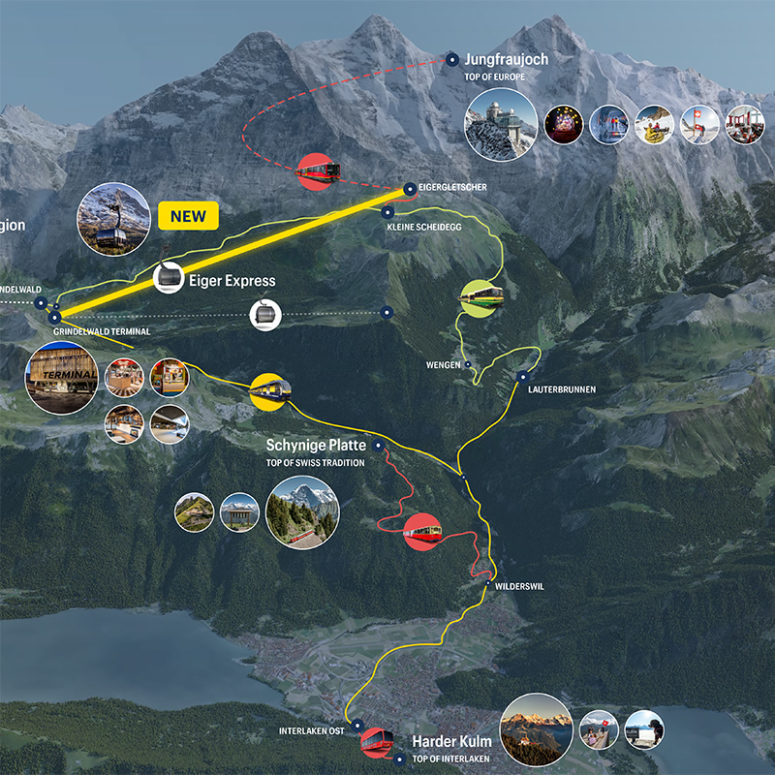Click the white gondola icon on dotted line

point(265,315)
